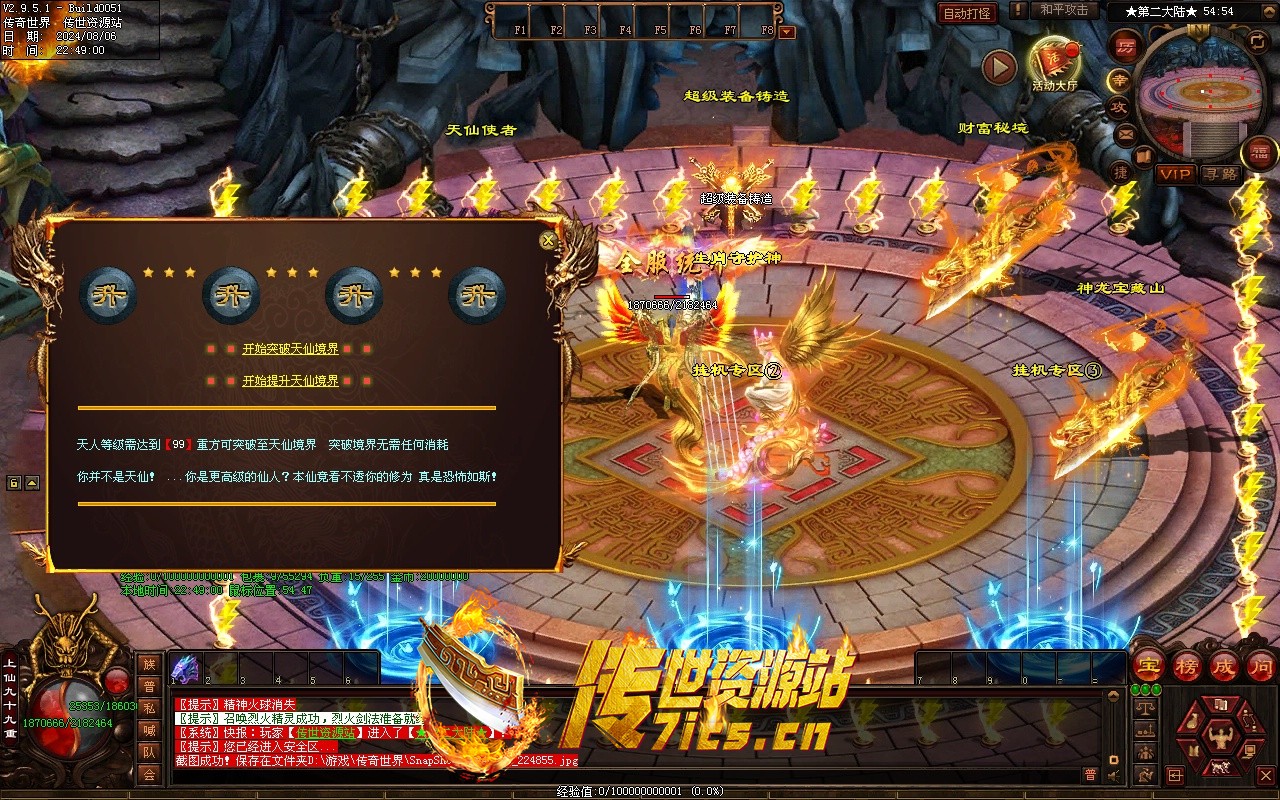The image size is (1280, 800).
Task: Click the round play arrow button
Action: (x=999, y=67)
